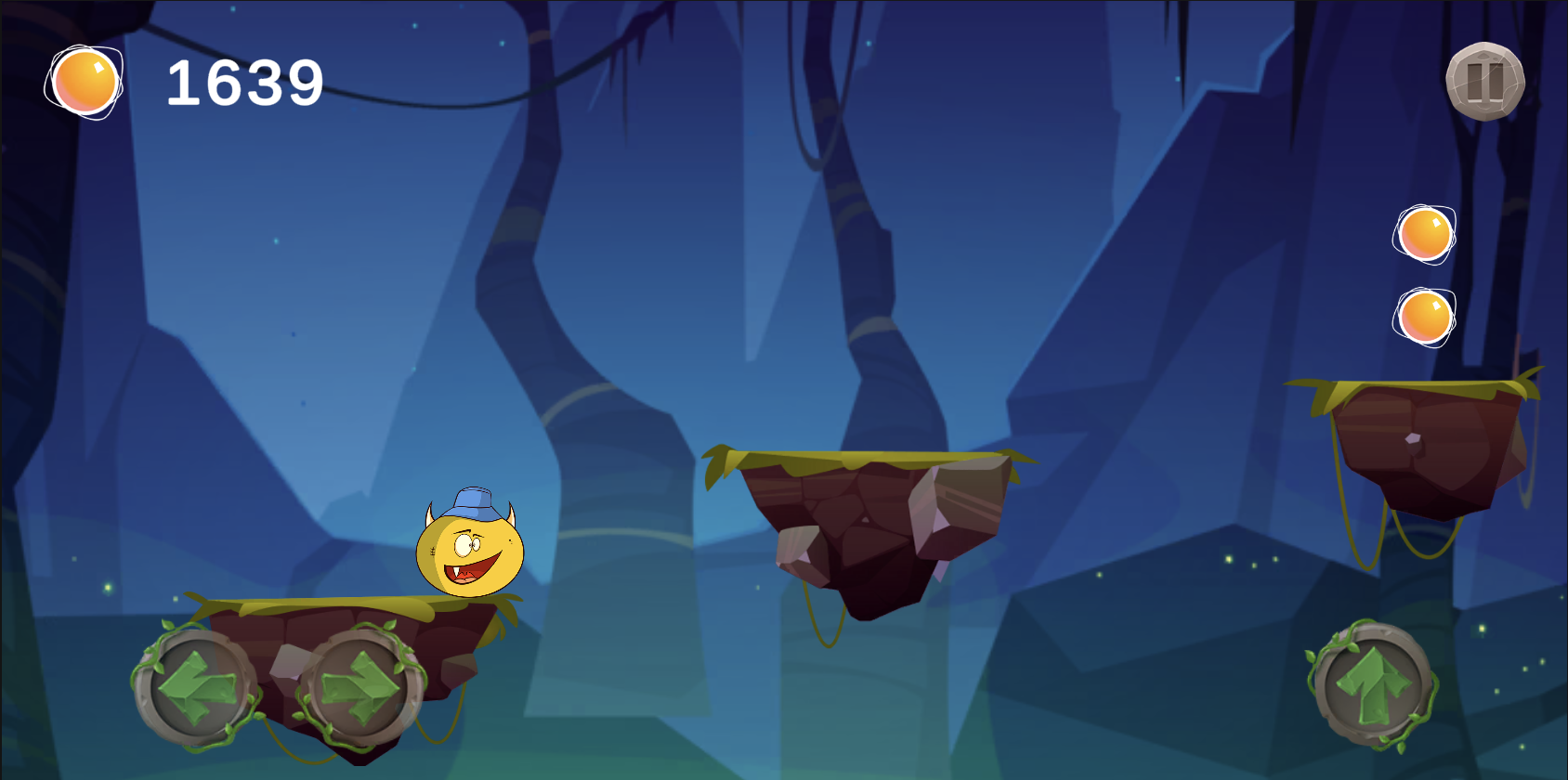Select the yellow monster wearing blue hat
The width and height of the screenshot is (1568, 780).
[469, 552]
